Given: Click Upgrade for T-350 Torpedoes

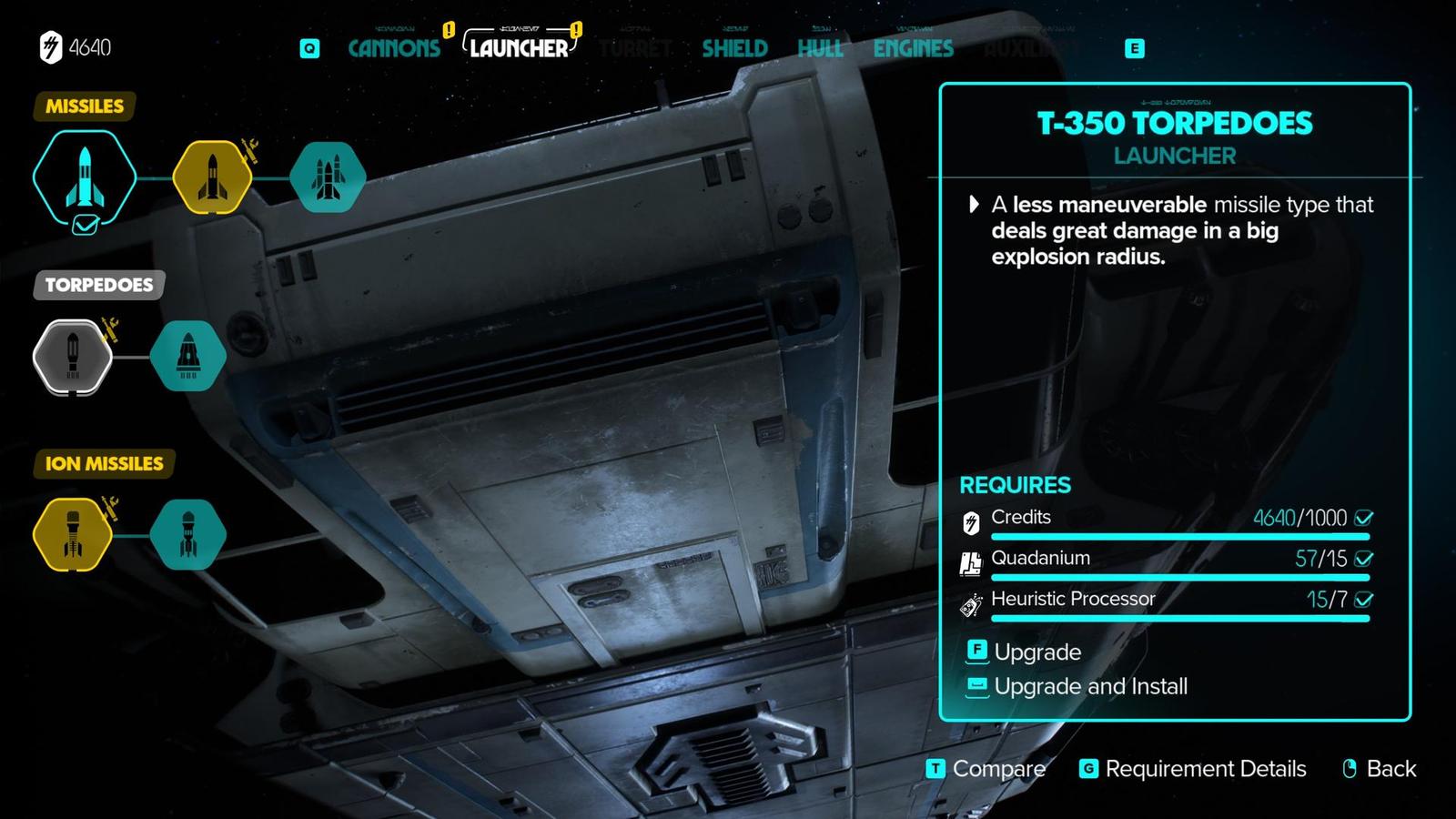Looking at the screenshot, I should point(1036,652).
